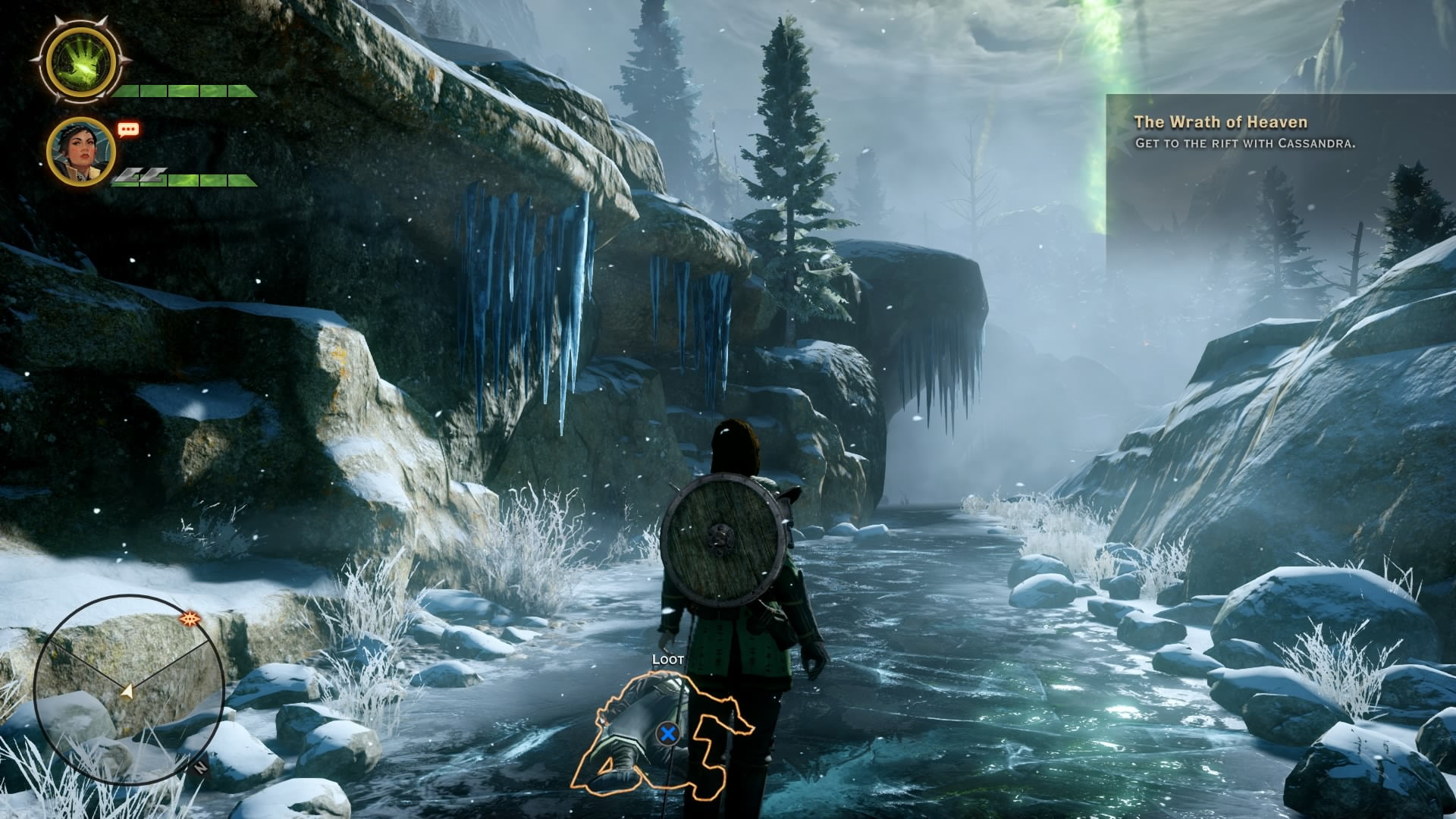Image resolution: width=1456 pixels, height=819 pixels.
Task: Open the circular minimap
Action: (x=129, y=689)
